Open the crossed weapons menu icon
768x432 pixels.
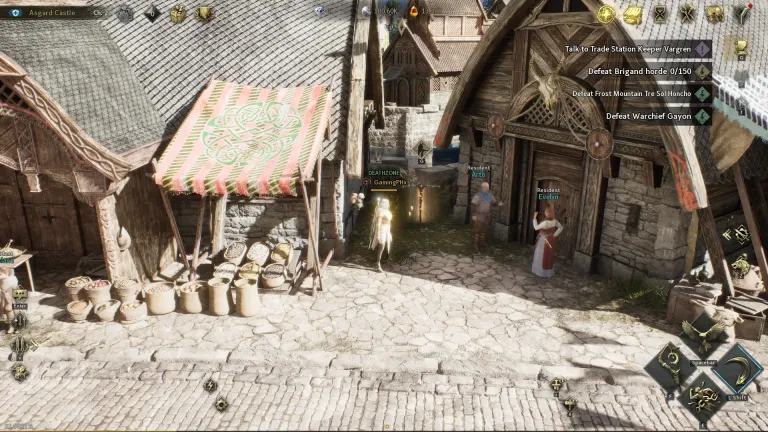[x=687, y=14]
